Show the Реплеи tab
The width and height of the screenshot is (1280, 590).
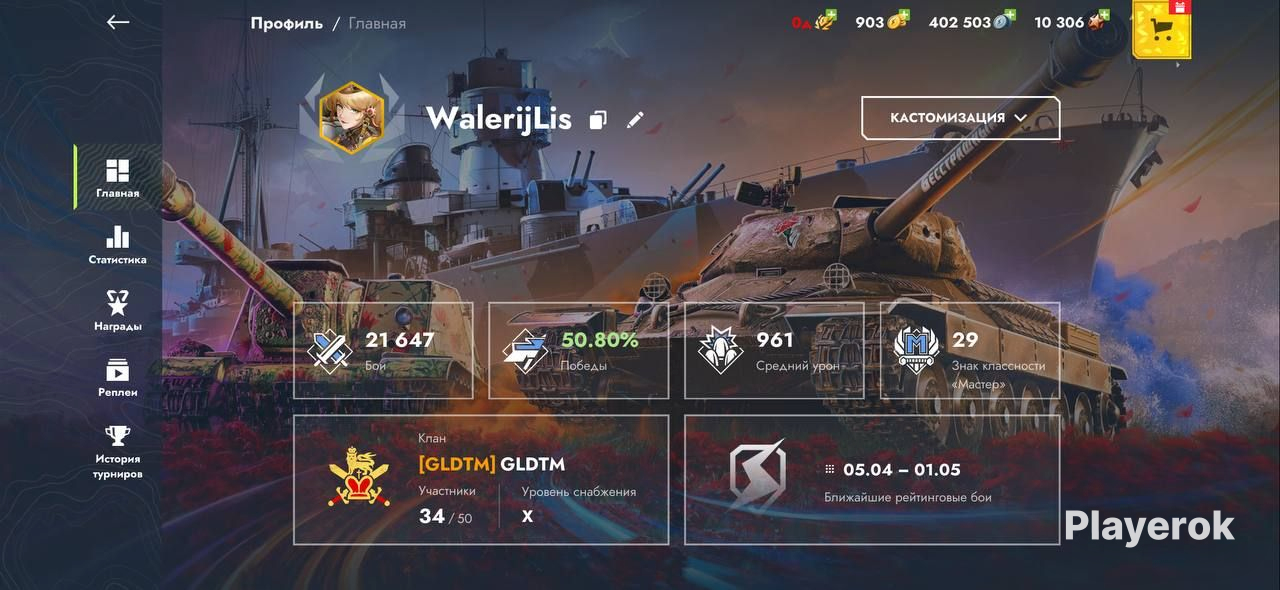tap(118, 378)
